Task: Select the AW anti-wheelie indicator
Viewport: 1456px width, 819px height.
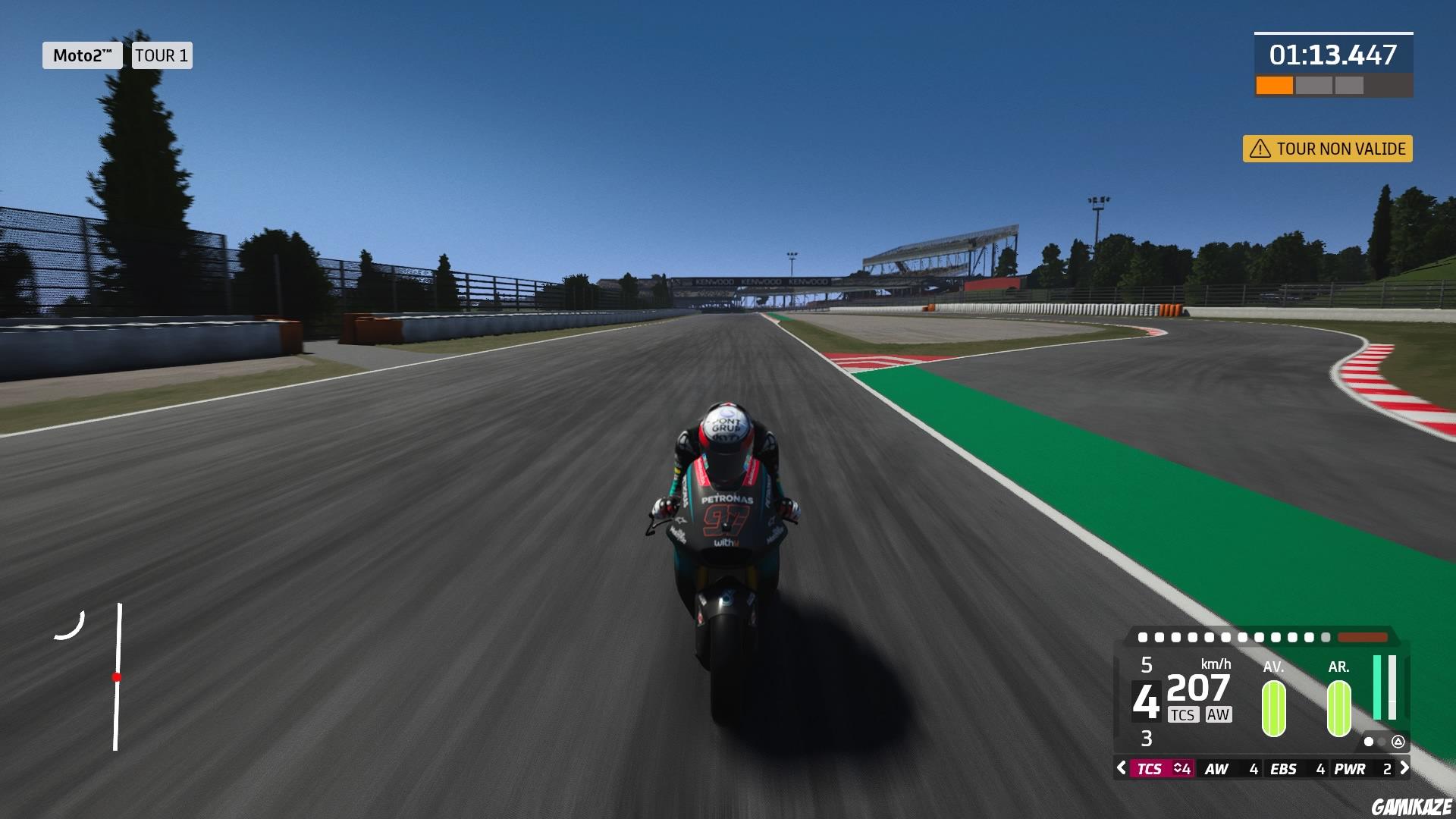Action: [1217, 769]
